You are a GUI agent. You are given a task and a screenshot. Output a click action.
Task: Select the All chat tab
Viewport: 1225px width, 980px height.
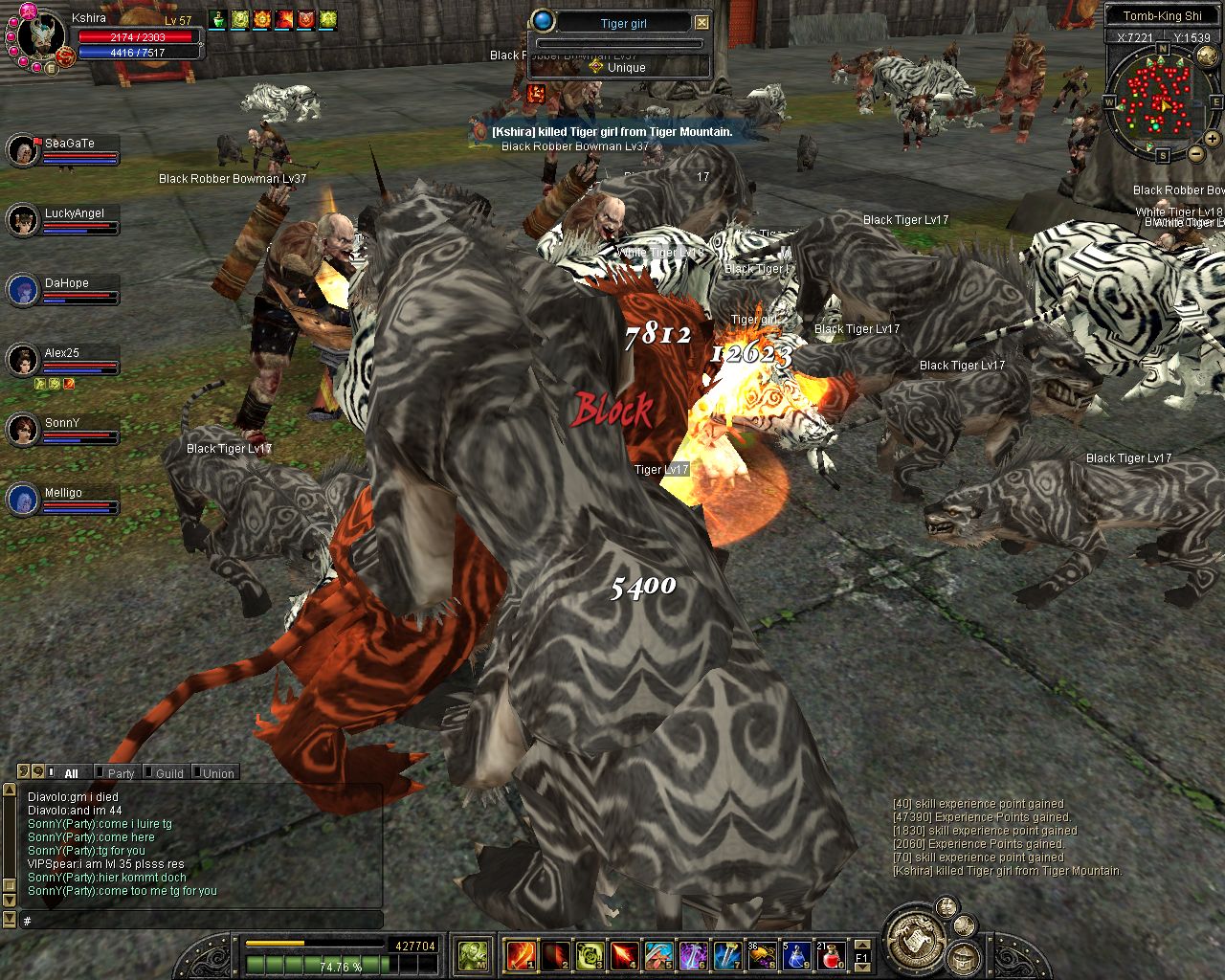click(x=71, y=773)
